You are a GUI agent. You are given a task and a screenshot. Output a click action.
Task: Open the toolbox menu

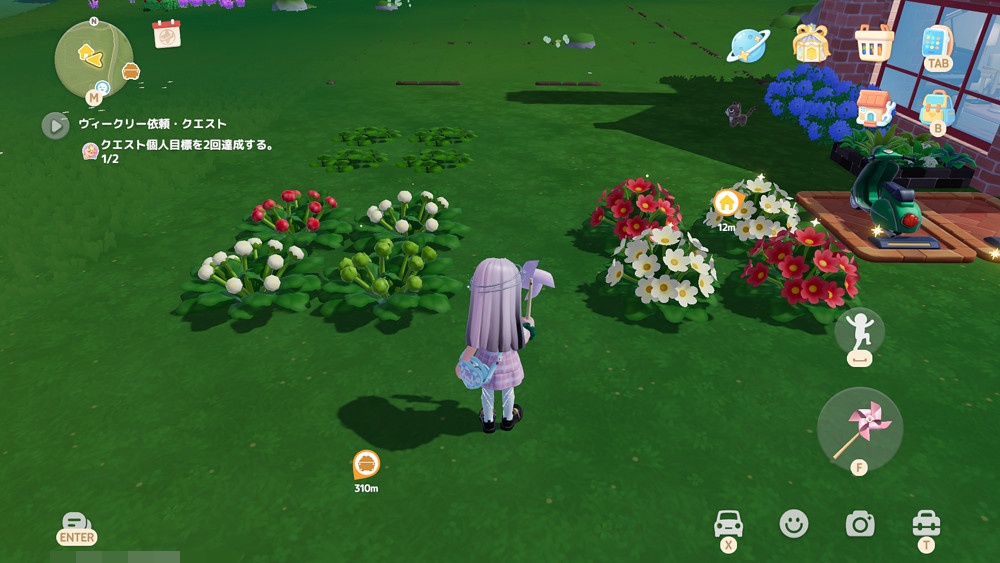coord(926,523)
